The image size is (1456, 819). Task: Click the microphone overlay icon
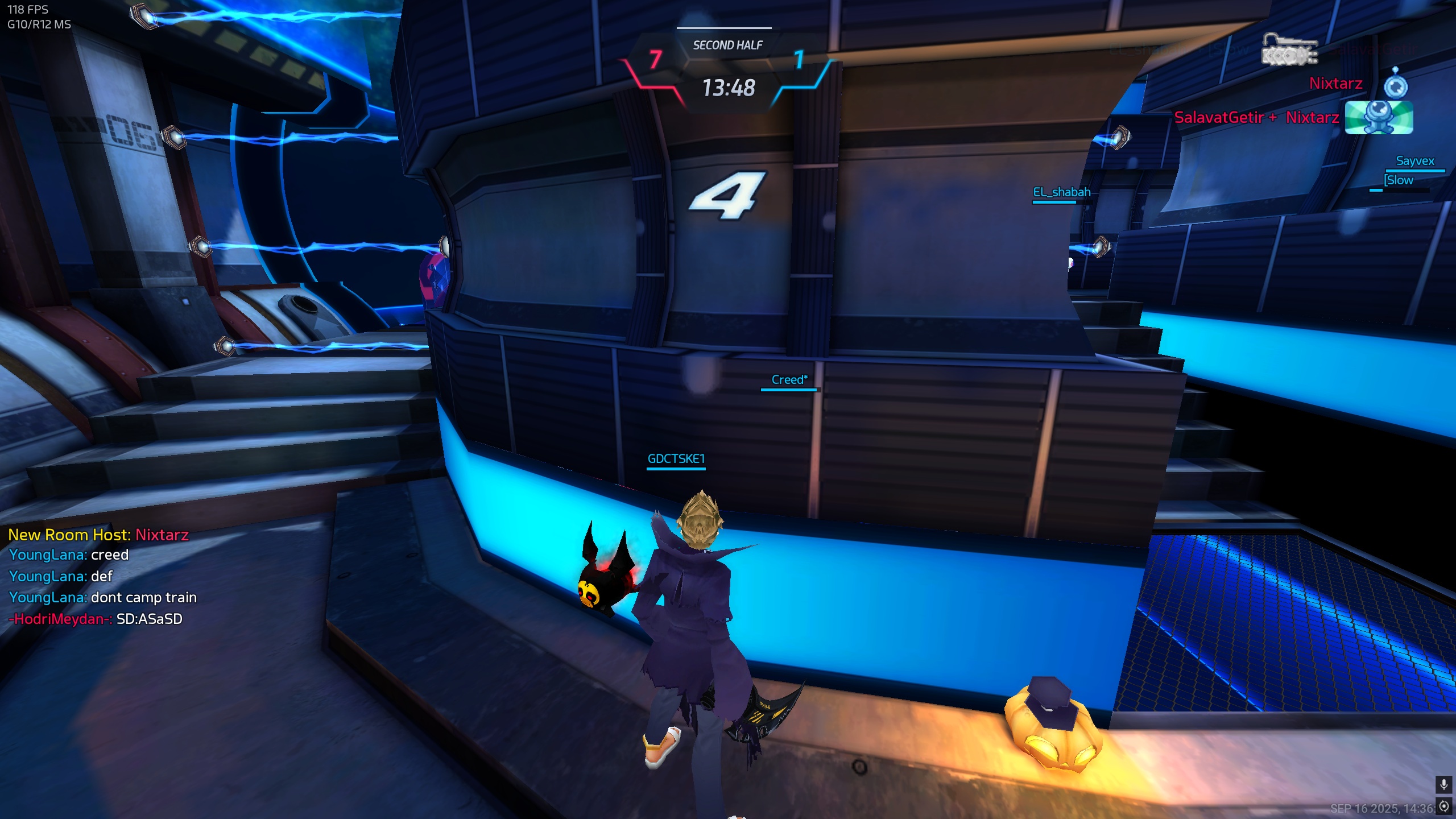1443,785
